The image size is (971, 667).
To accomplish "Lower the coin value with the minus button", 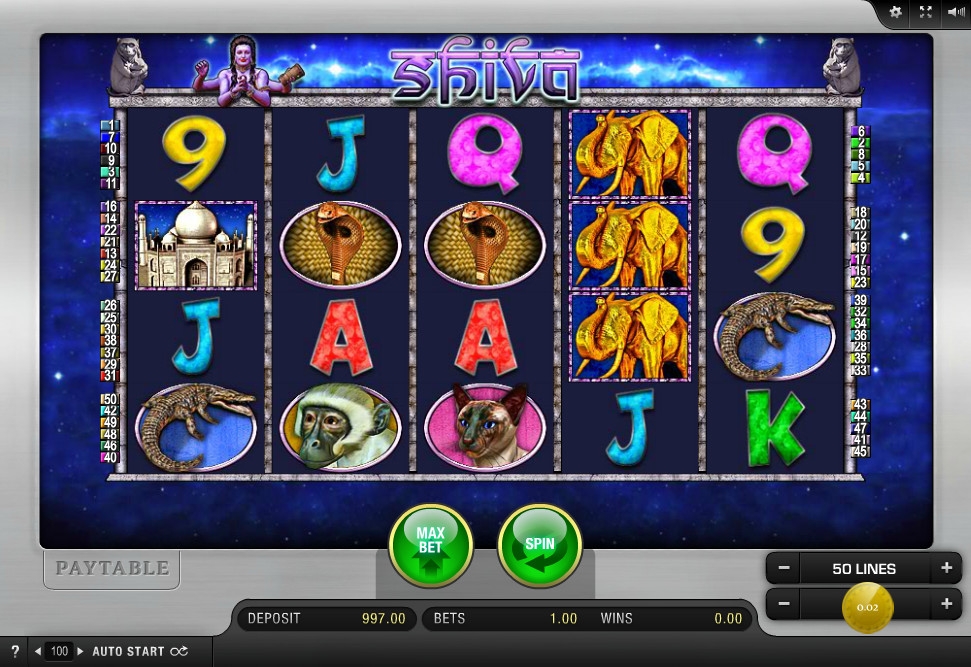I will 784,604.
